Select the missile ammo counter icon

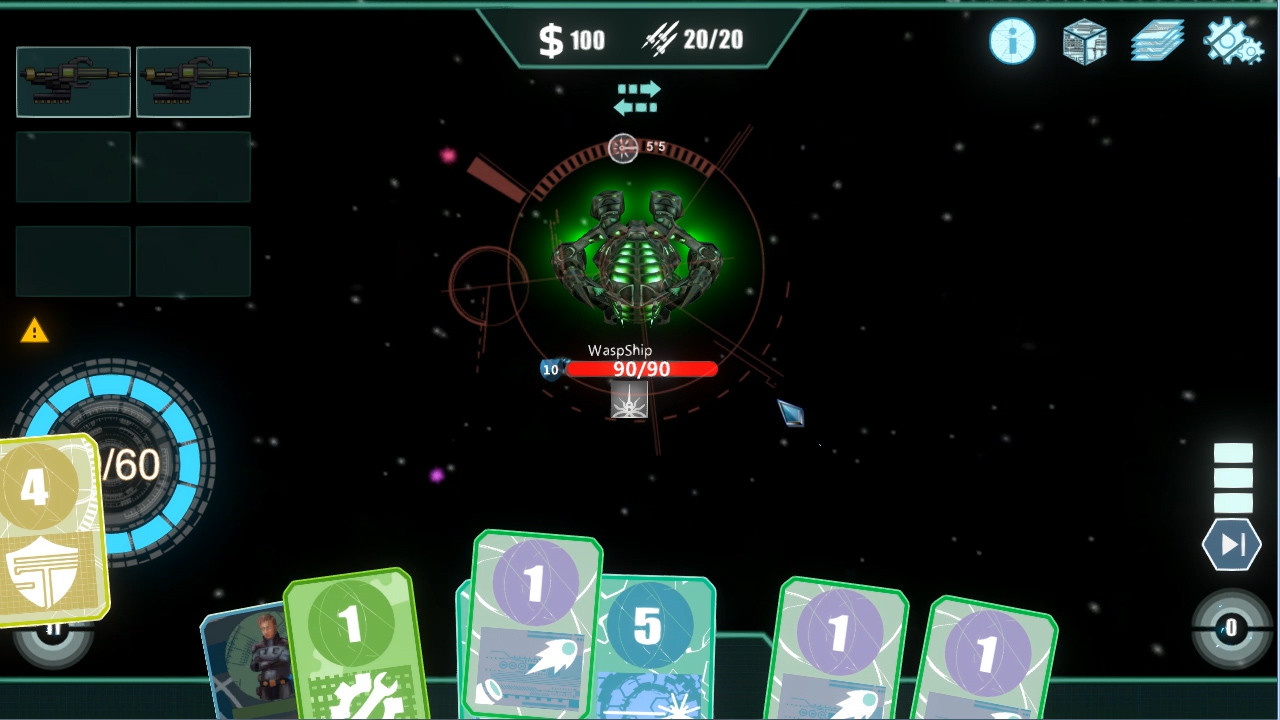(657, 40)
